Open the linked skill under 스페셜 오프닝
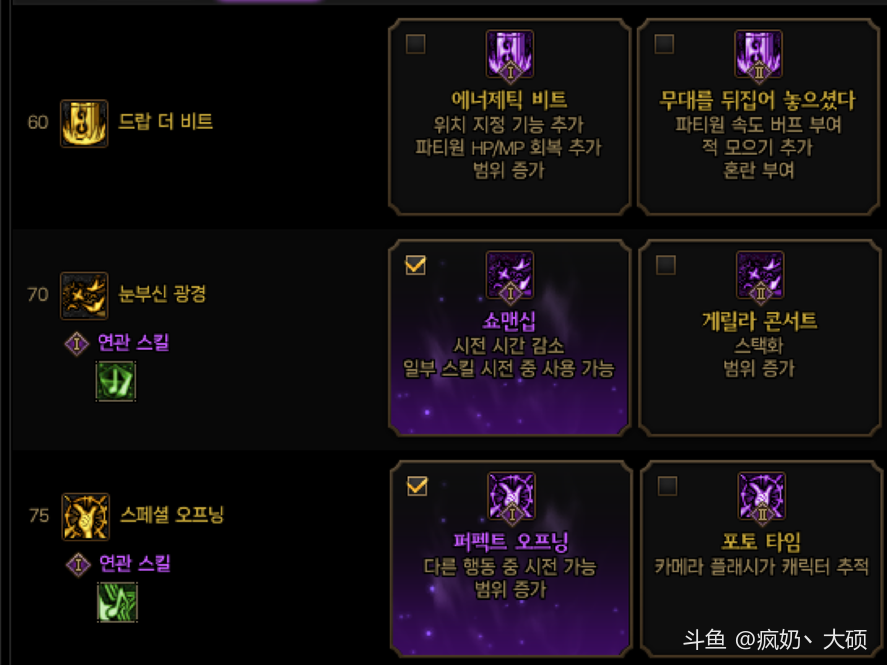This screenshot has width=887, height=665. (117, 602)
